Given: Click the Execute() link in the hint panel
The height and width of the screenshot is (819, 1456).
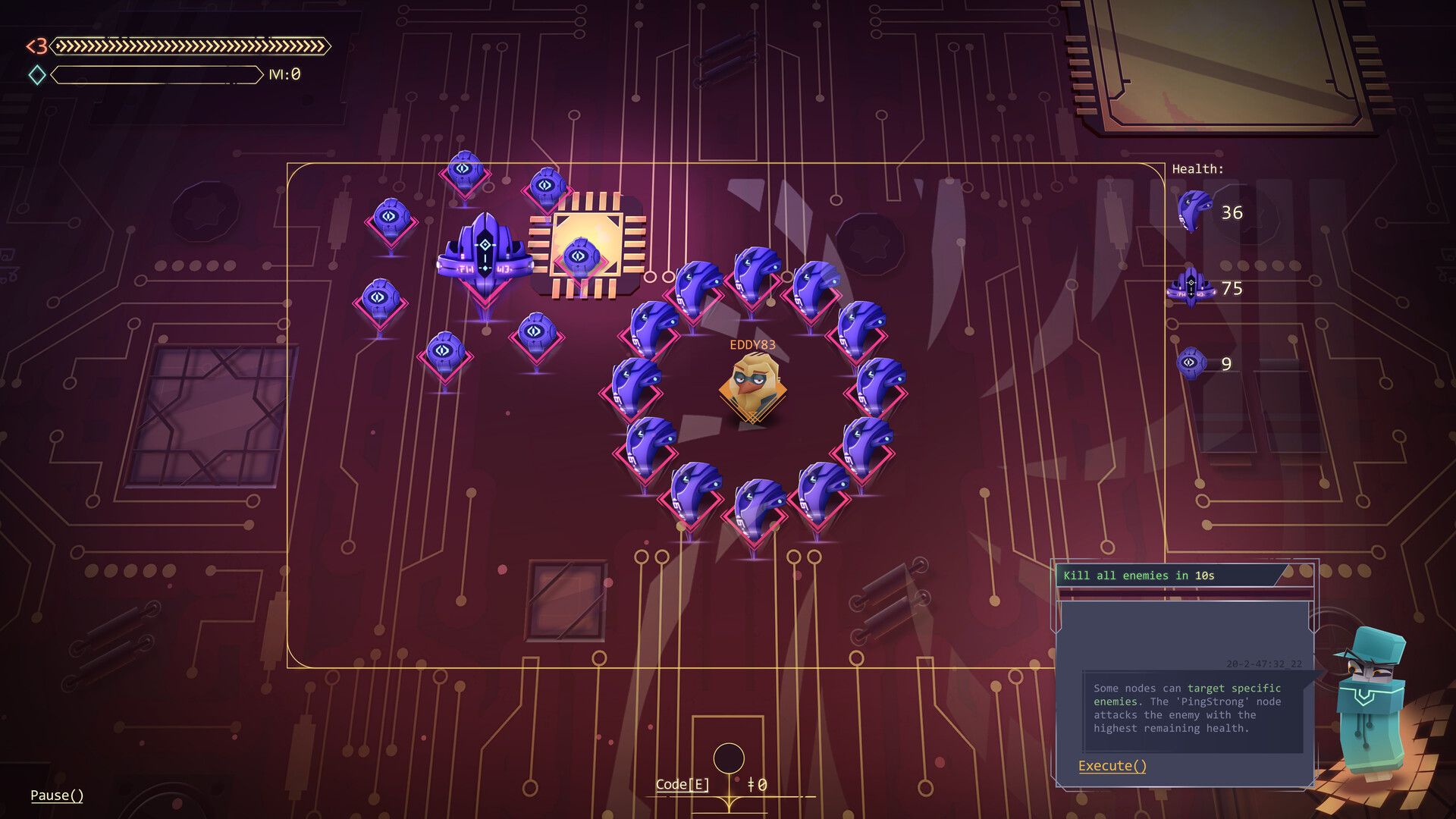Looking at the screenshot, I should point(1112,766).
